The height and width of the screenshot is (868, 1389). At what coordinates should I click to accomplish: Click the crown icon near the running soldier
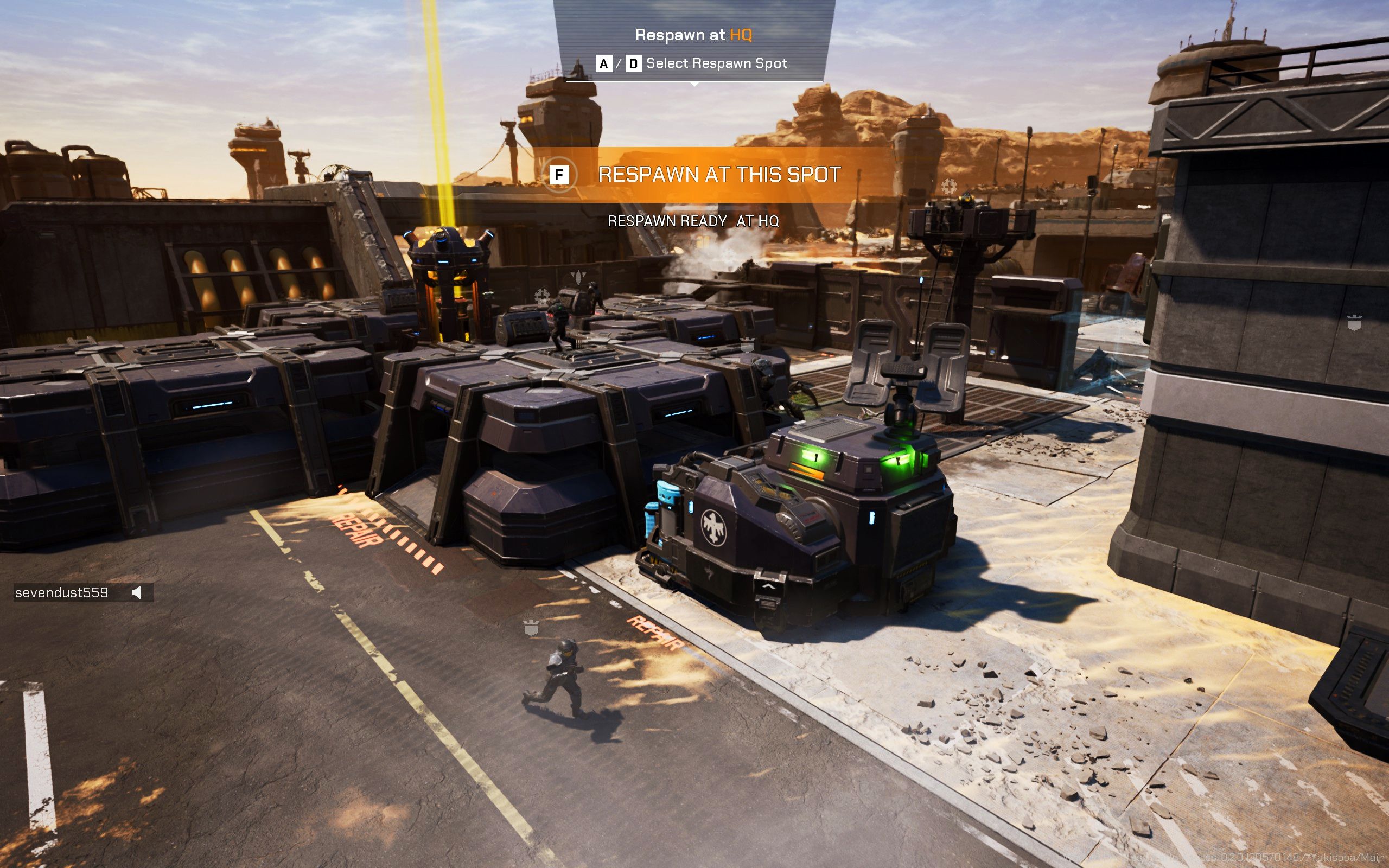click(x=532, y=629)
